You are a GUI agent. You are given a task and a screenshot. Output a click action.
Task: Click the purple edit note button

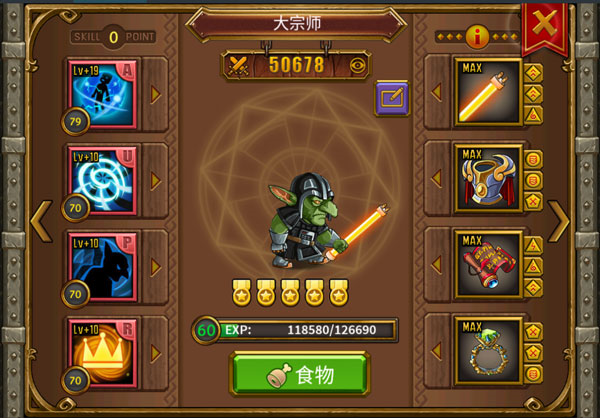[x=391, y=98]
